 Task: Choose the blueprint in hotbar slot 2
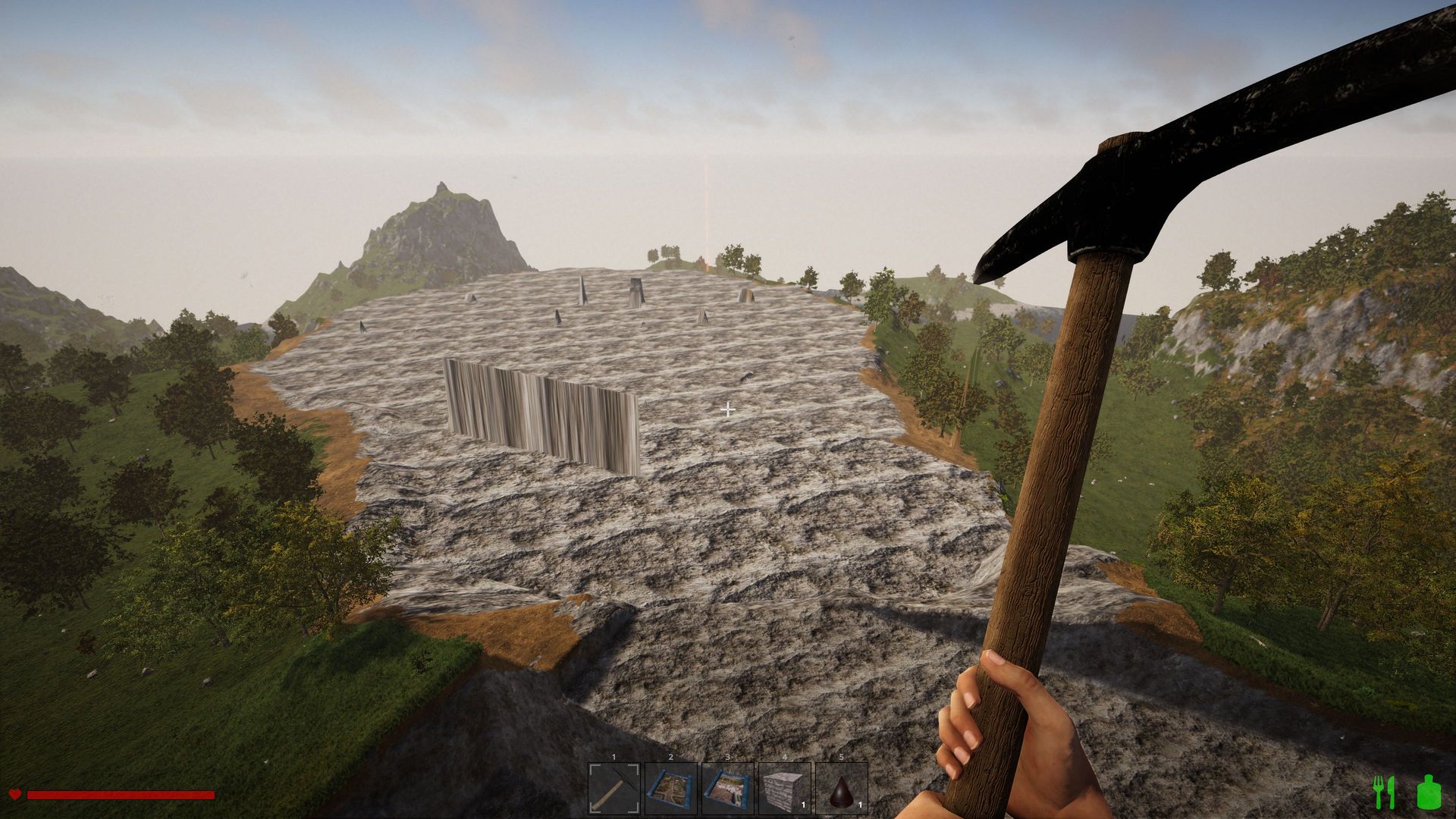(671, 789)
